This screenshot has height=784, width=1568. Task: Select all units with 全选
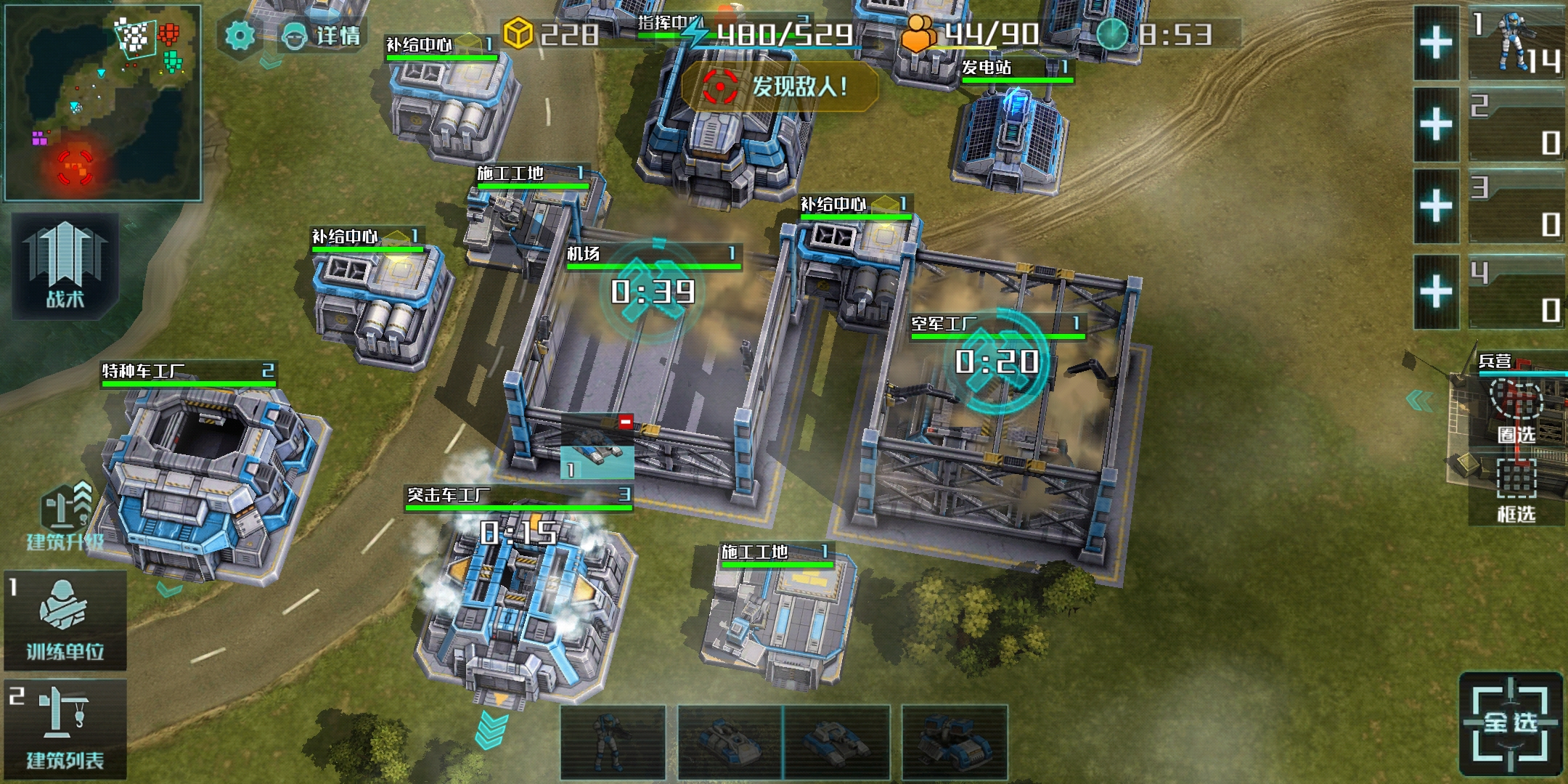(1510, 722)
